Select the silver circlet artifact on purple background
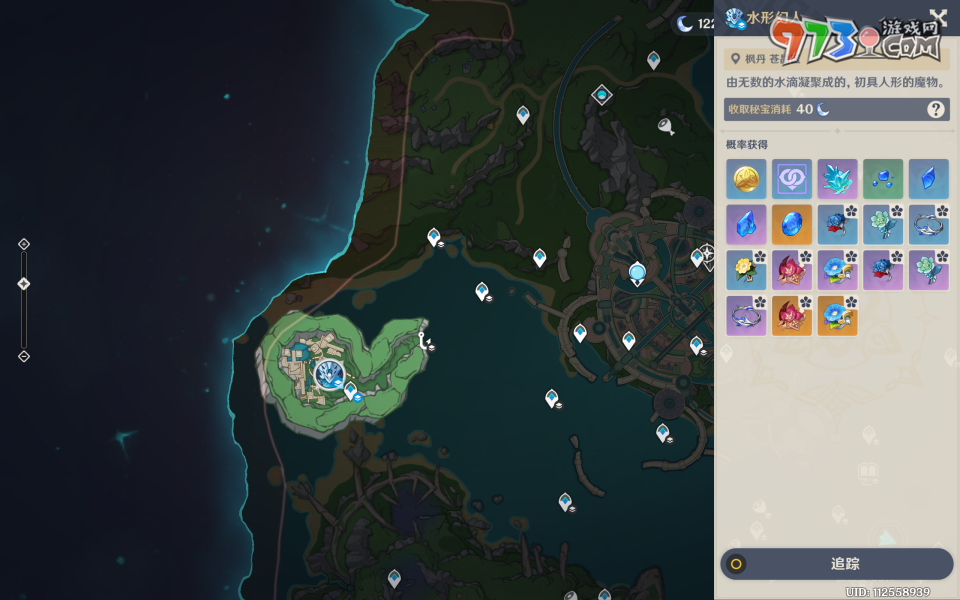Screen dimensions: 960x600 tap(746, 316)
